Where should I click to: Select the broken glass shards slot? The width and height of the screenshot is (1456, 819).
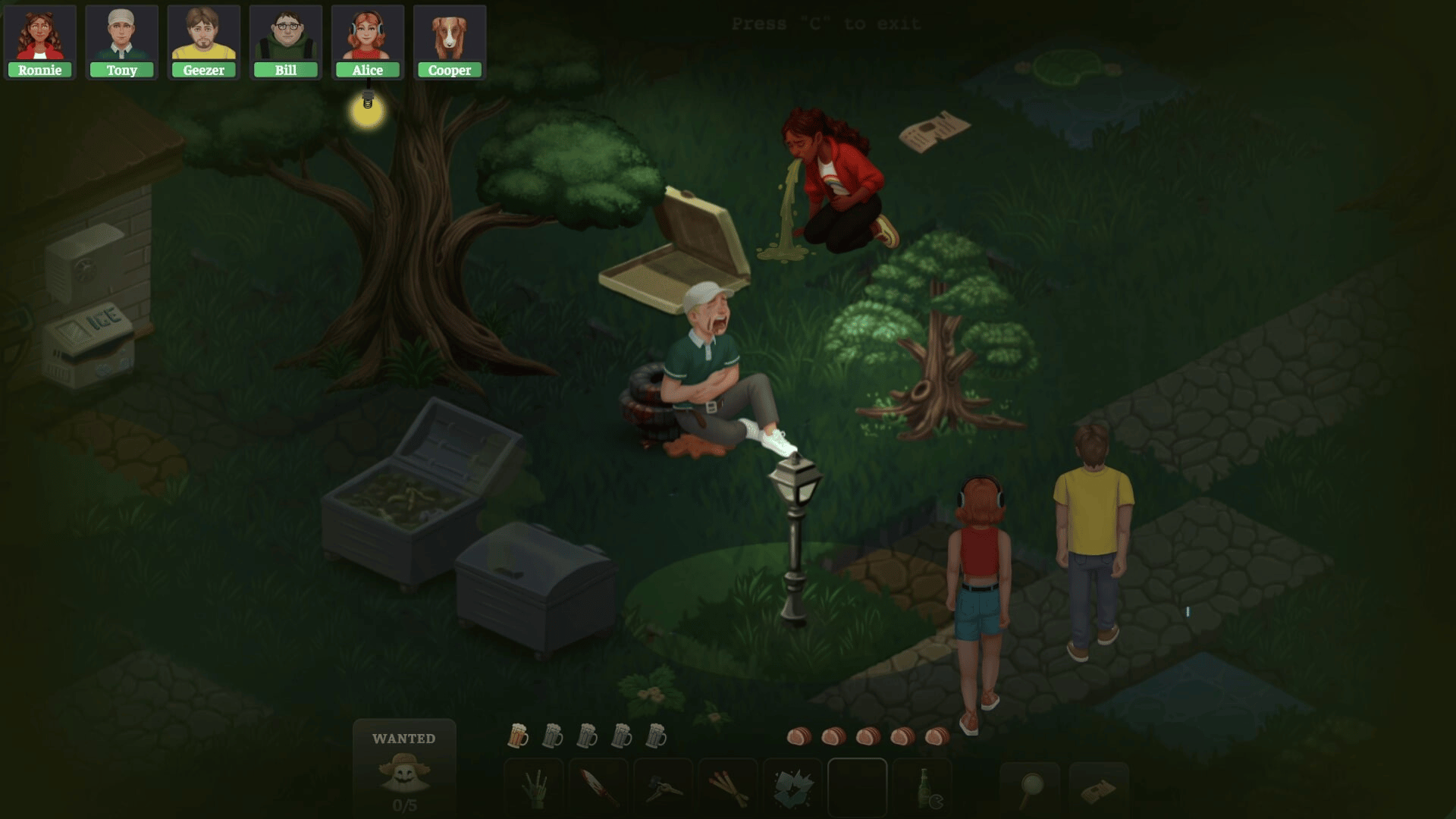coord(792,789)
